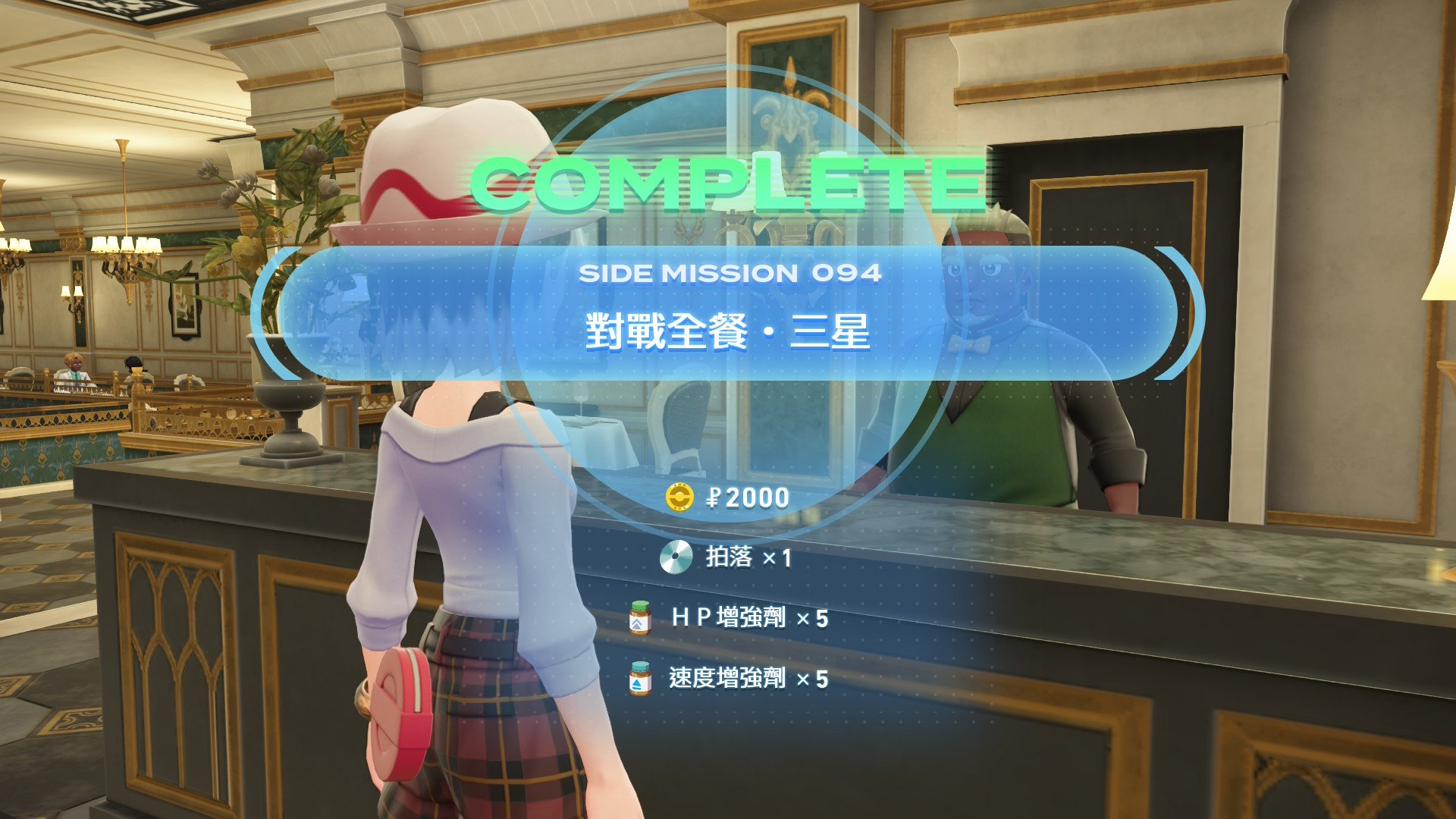Select the 拍落 TM disc reward

pos(675,557)
